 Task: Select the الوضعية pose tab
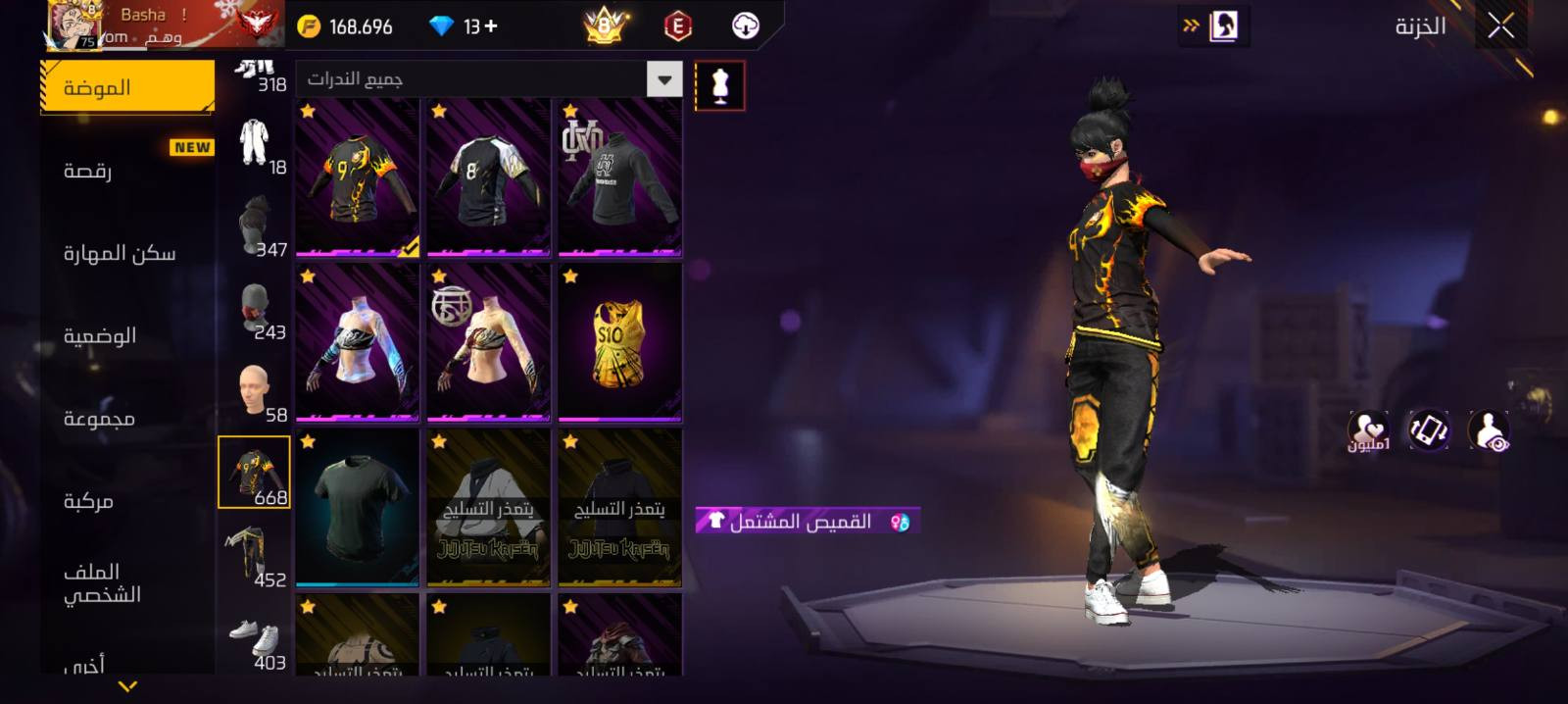click(x=126, y=335)
